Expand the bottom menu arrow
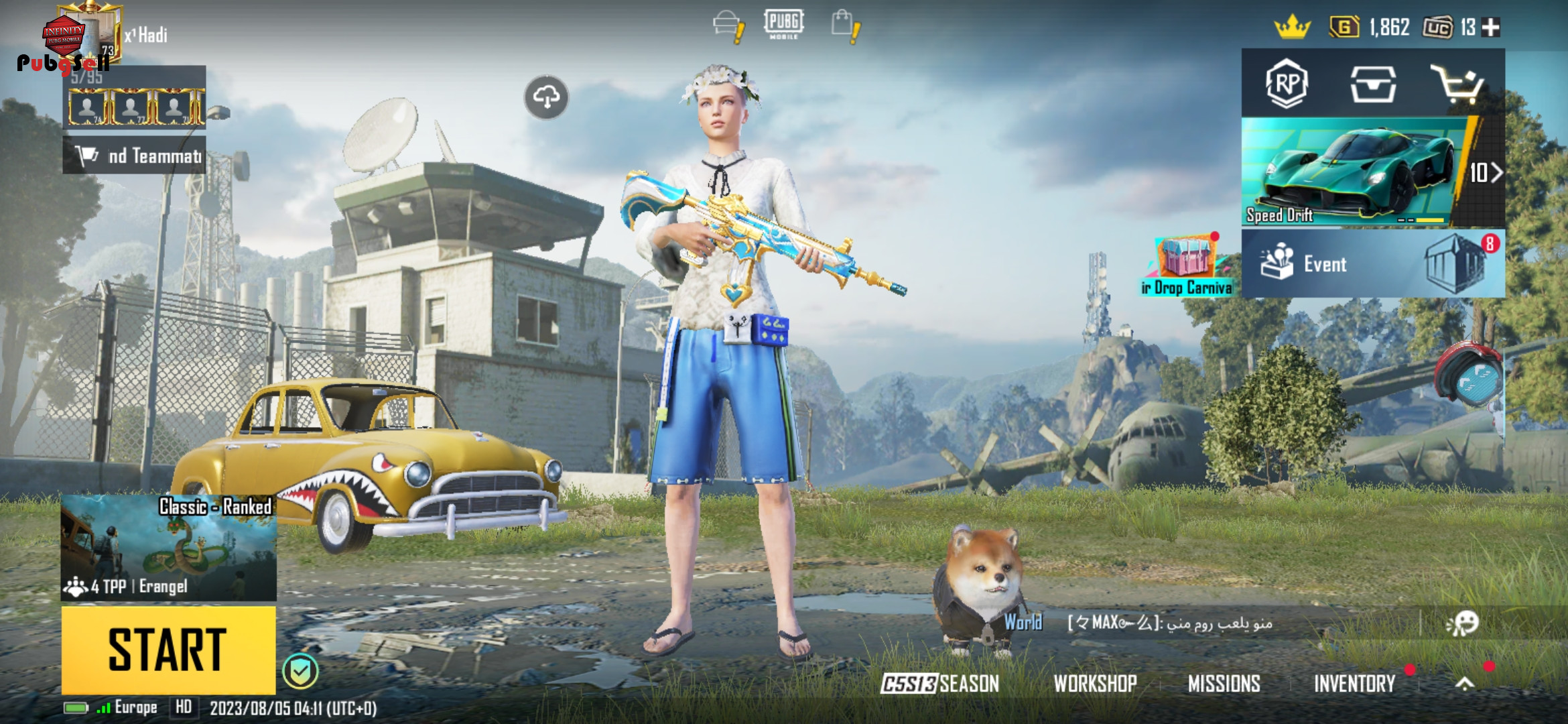The height and width of the screenshot is (724, 1568). tap(1465, 683)
